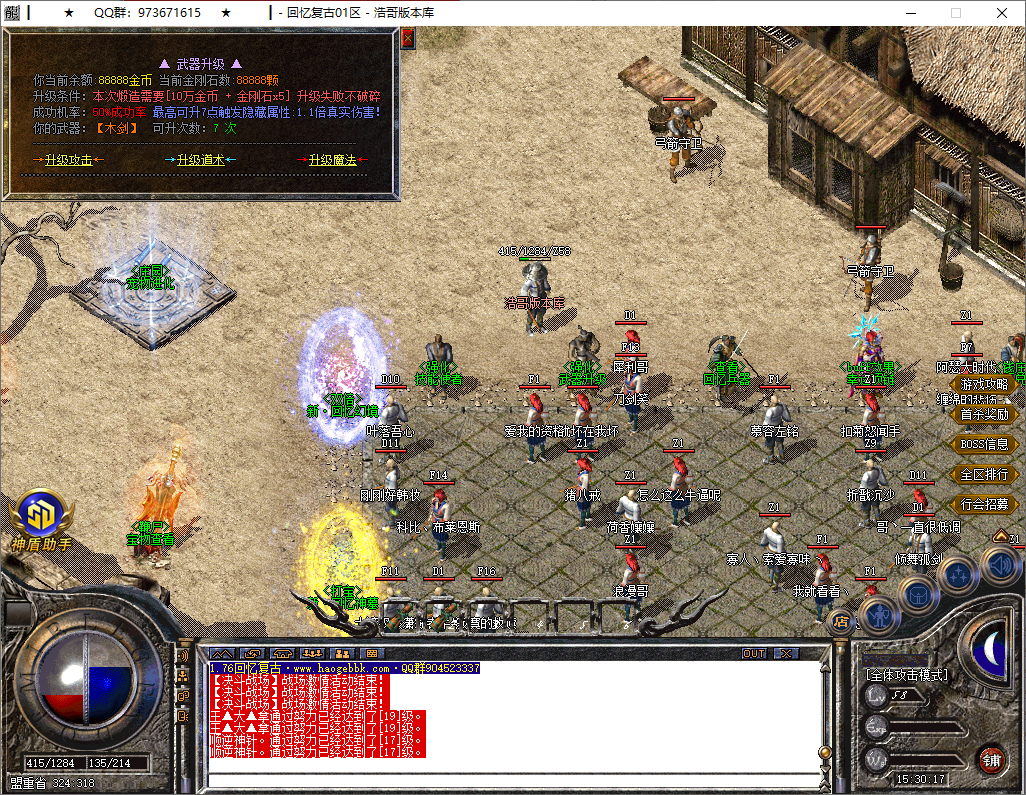Close the chat panel with X button

click(787, 653)
